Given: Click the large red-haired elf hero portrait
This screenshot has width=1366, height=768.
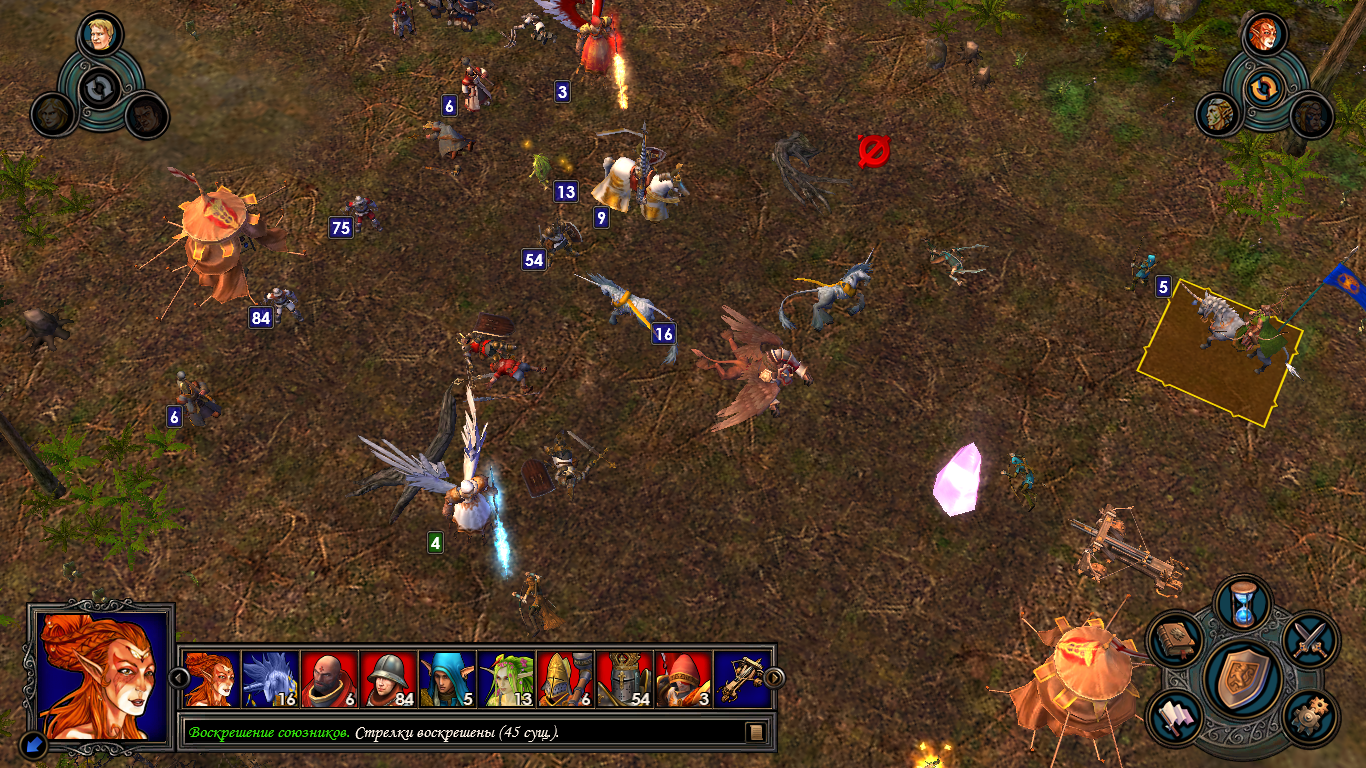Looking at the screenshot, I should [100, 675].
